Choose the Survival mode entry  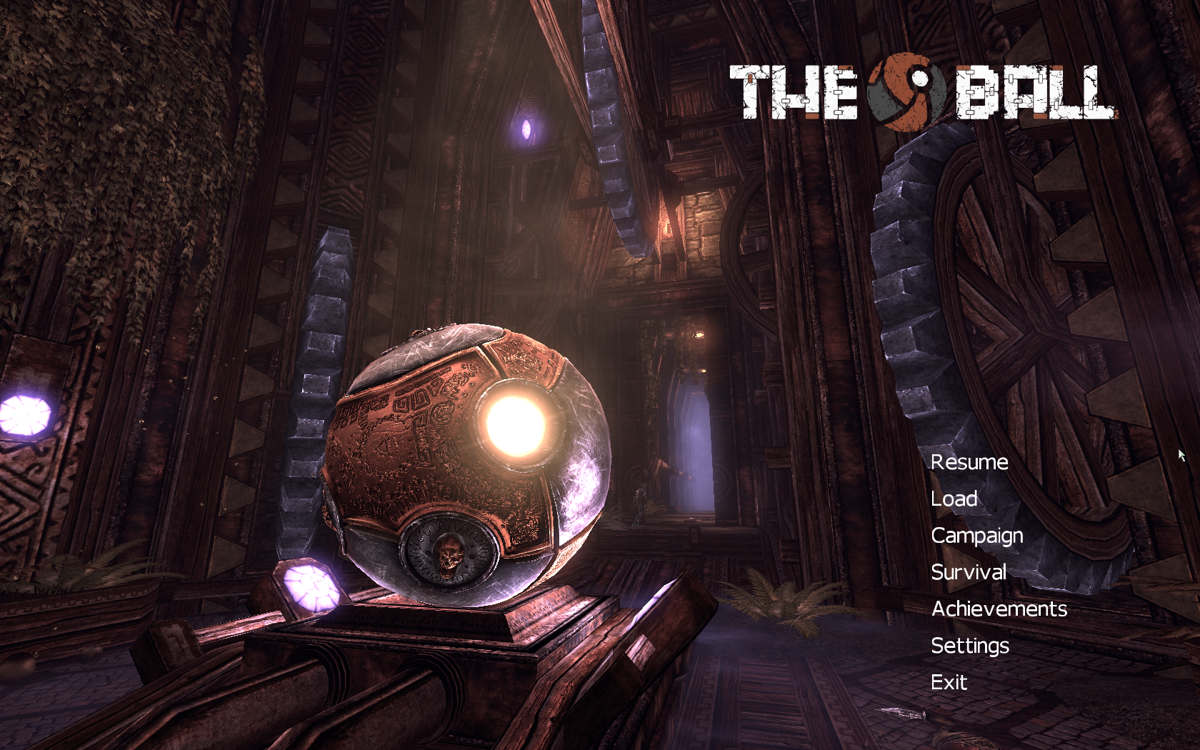tap(968, 573)
